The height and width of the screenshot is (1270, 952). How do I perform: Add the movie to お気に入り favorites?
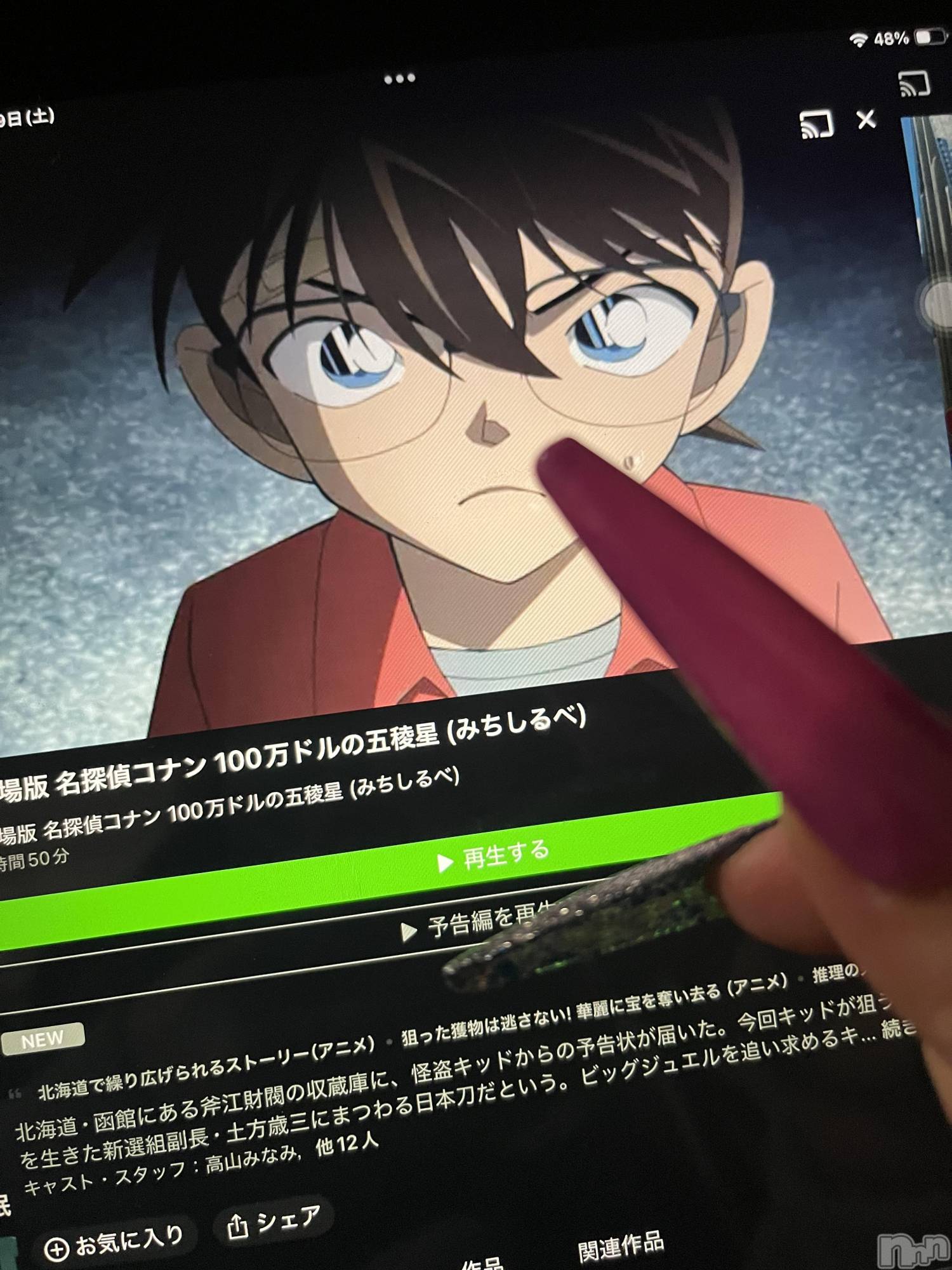pos(114,1243)
